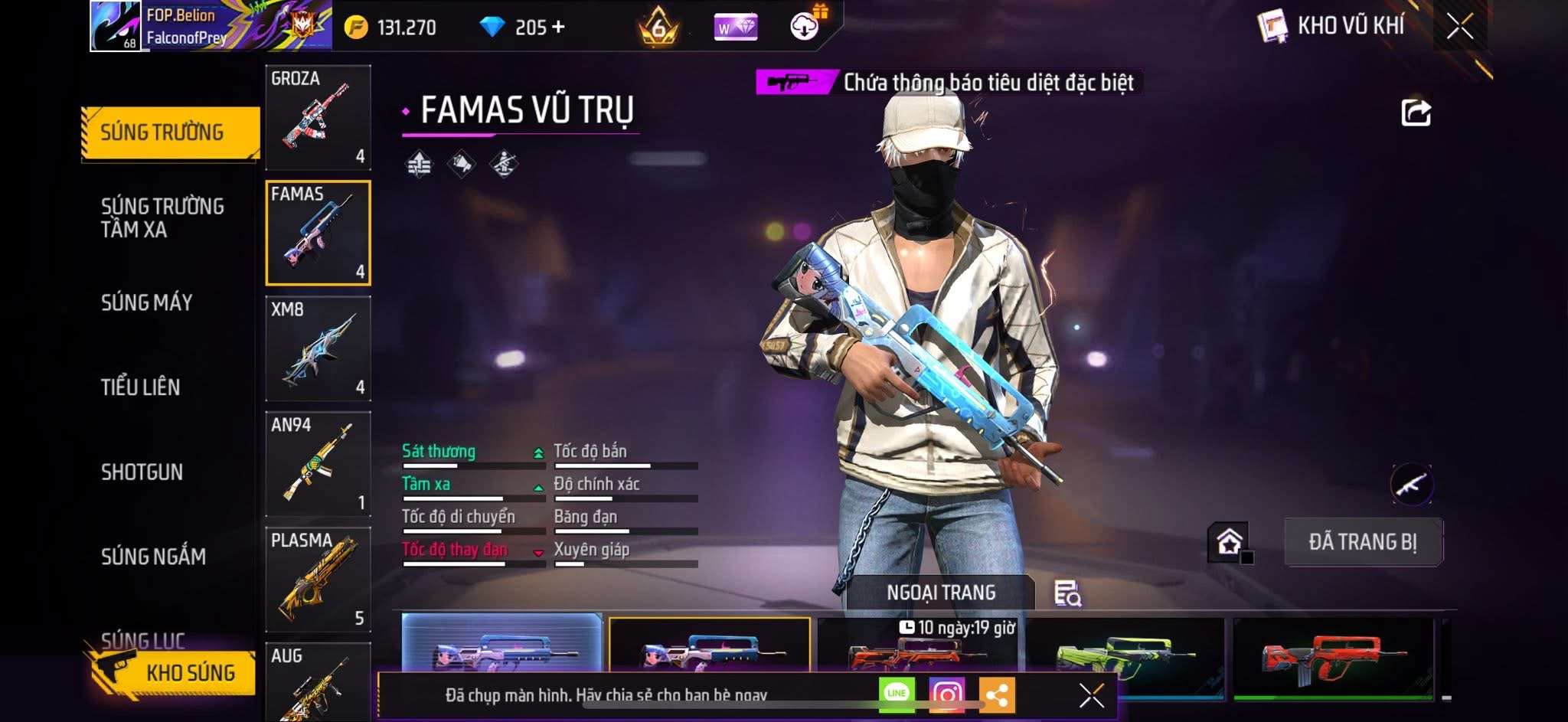Select the Tiểu Liên category
Screen dimensions: 1568x722
tap(140, 387)
